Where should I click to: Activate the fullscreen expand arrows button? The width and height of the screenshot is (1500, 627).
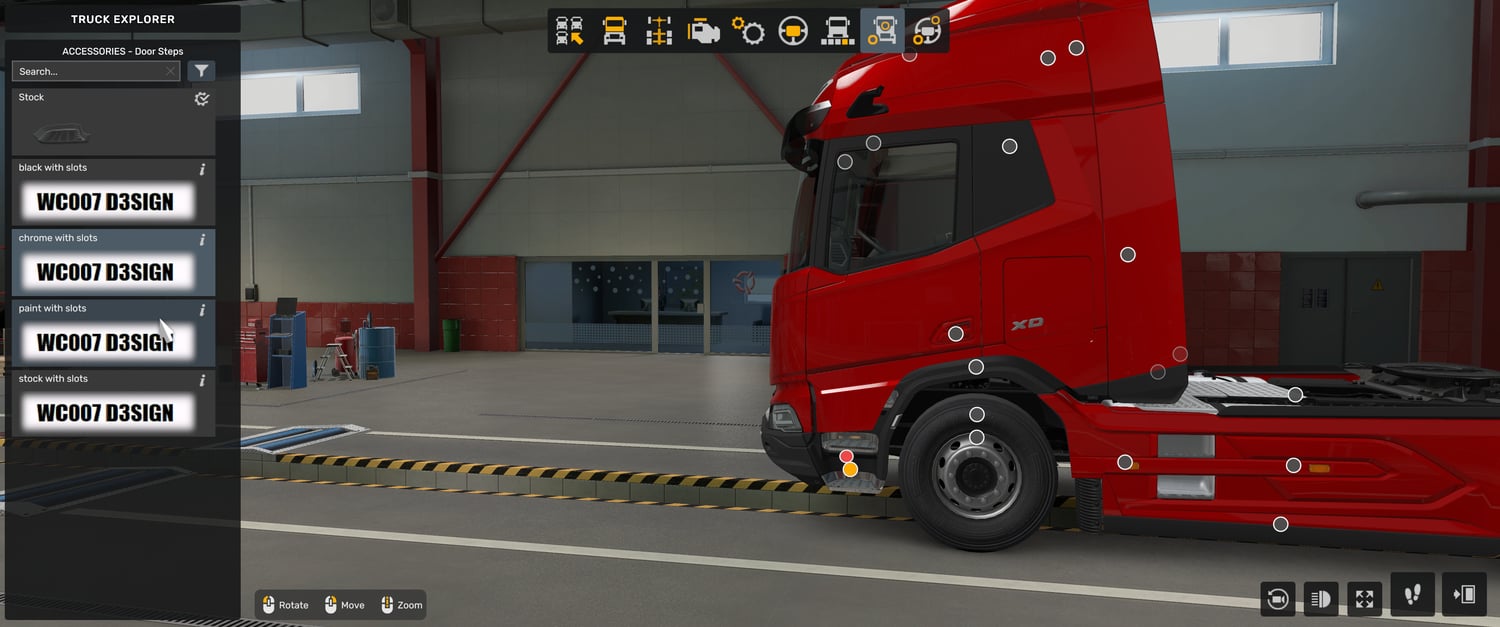(1365, 599)
